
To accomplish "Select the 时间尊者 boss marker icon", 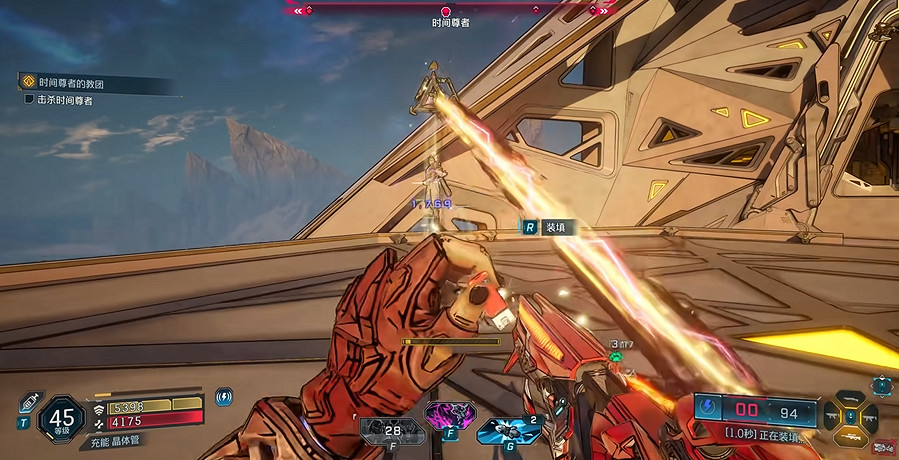I will pyautogui.click(x=446, y=12).
